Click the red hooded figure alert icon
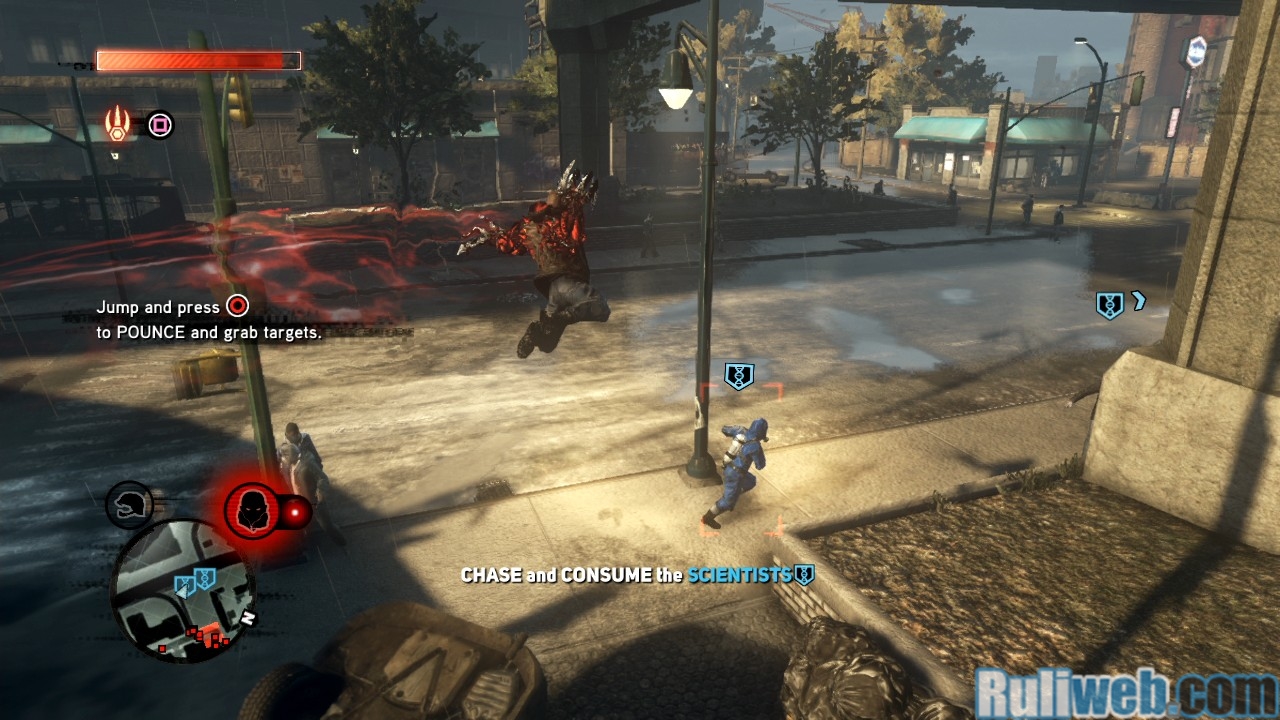 (x=251, y=511)
